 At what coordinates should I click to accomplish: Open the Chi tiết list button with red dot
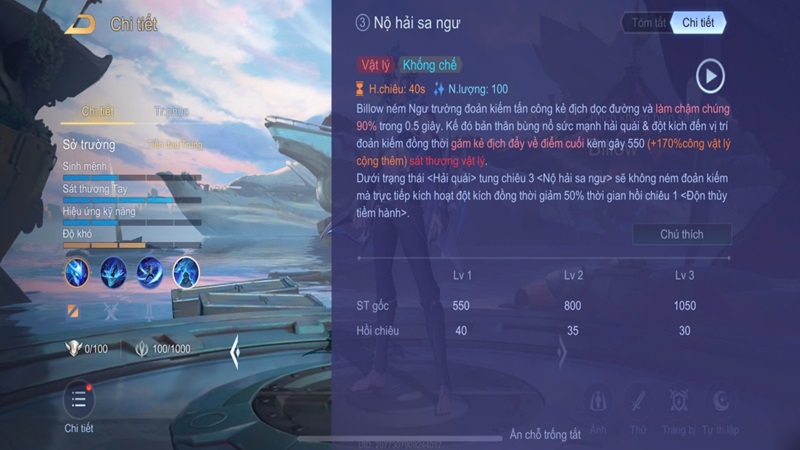pos(79,400)
